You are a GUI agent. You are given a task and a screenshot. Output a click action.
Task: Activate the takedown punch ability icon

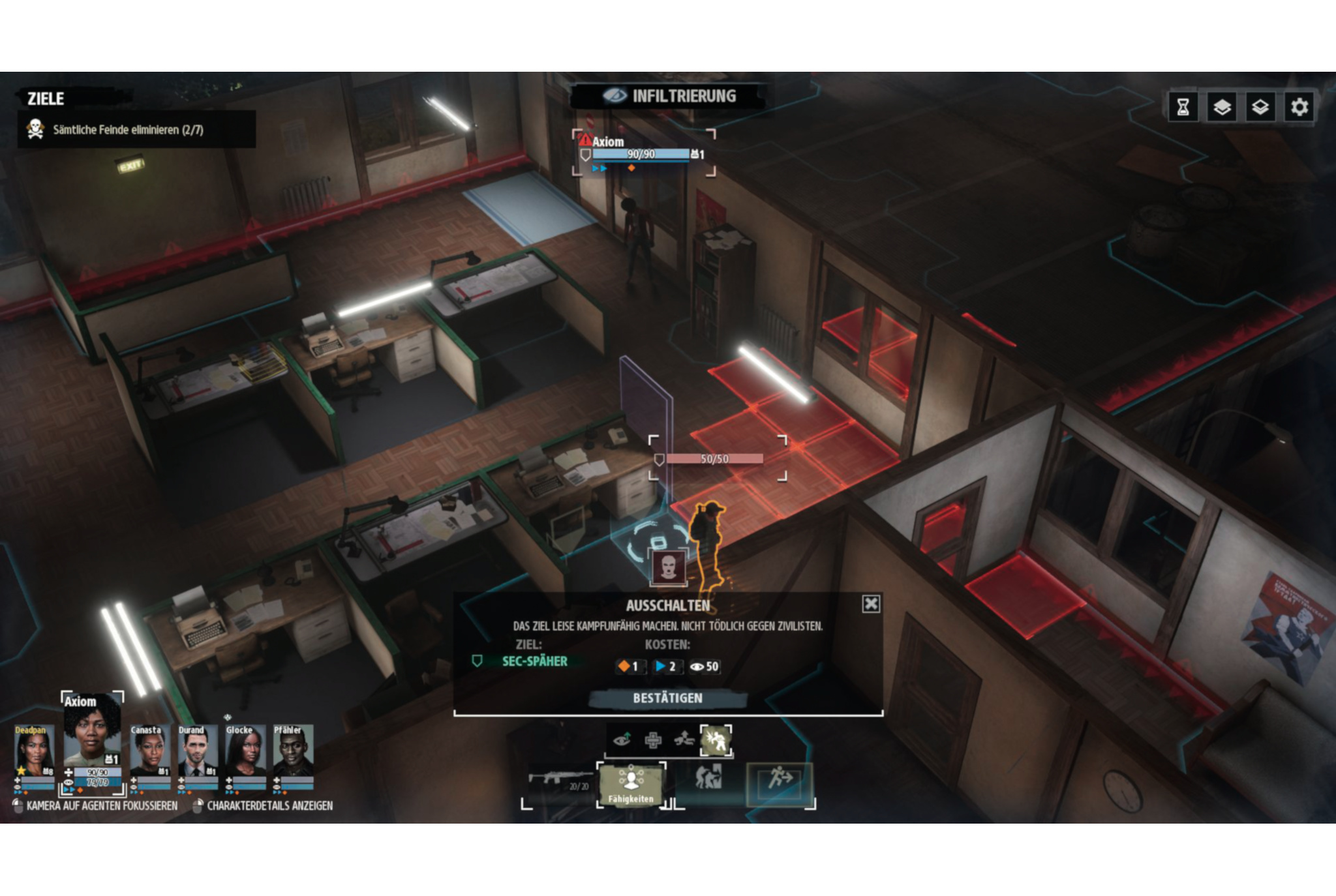[716, 740]
